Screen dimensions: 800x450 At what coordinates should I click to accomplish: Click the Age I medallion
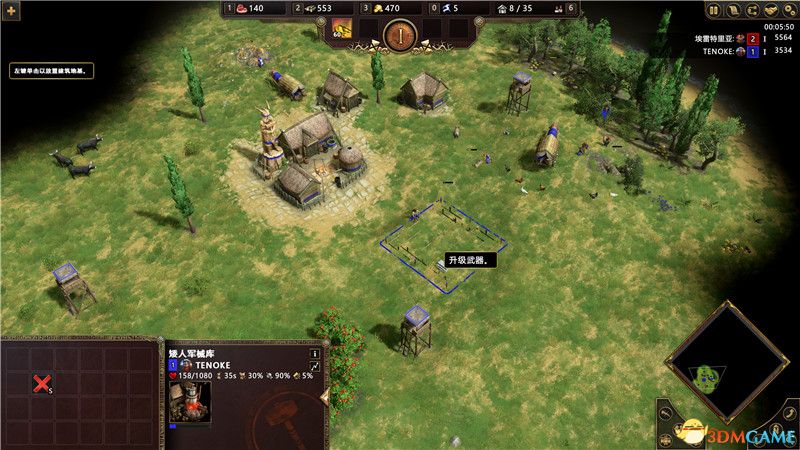pyautogui.click(x=399, y=33)
